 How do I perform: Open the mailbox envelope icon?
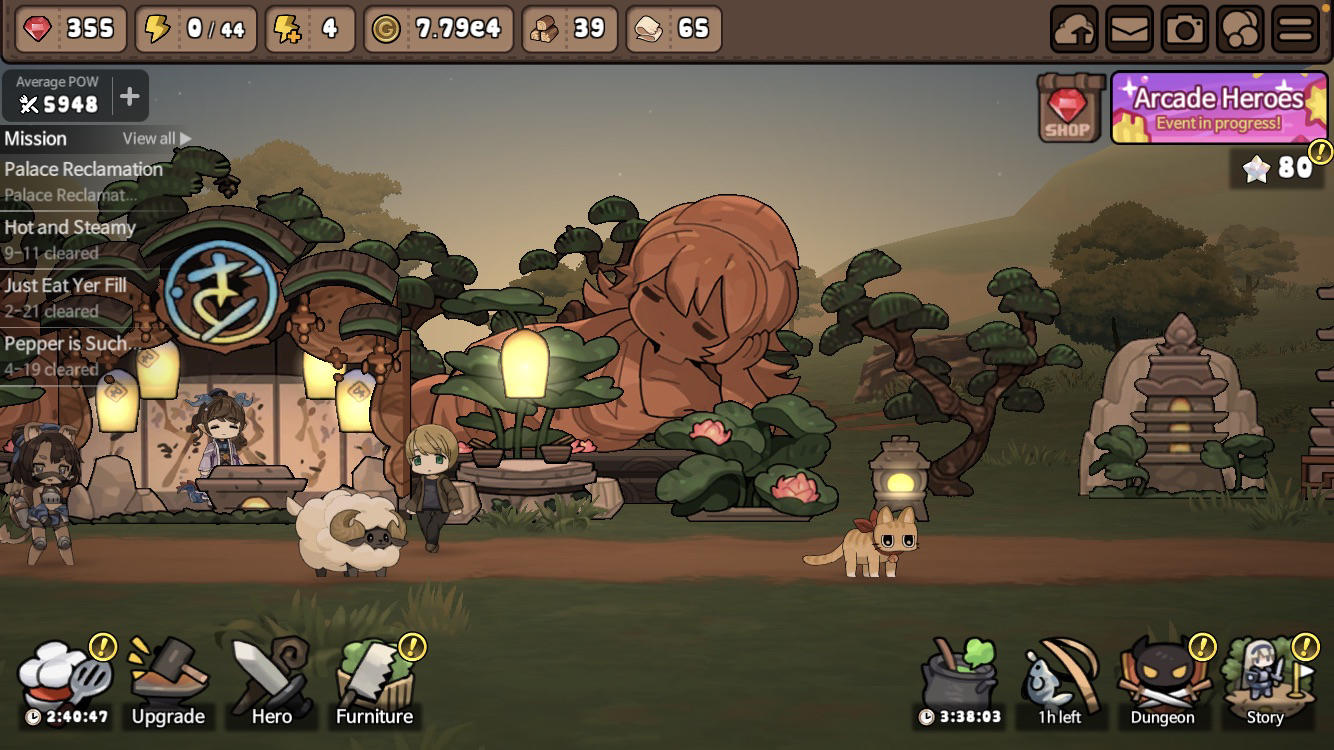coord(1130,30)
